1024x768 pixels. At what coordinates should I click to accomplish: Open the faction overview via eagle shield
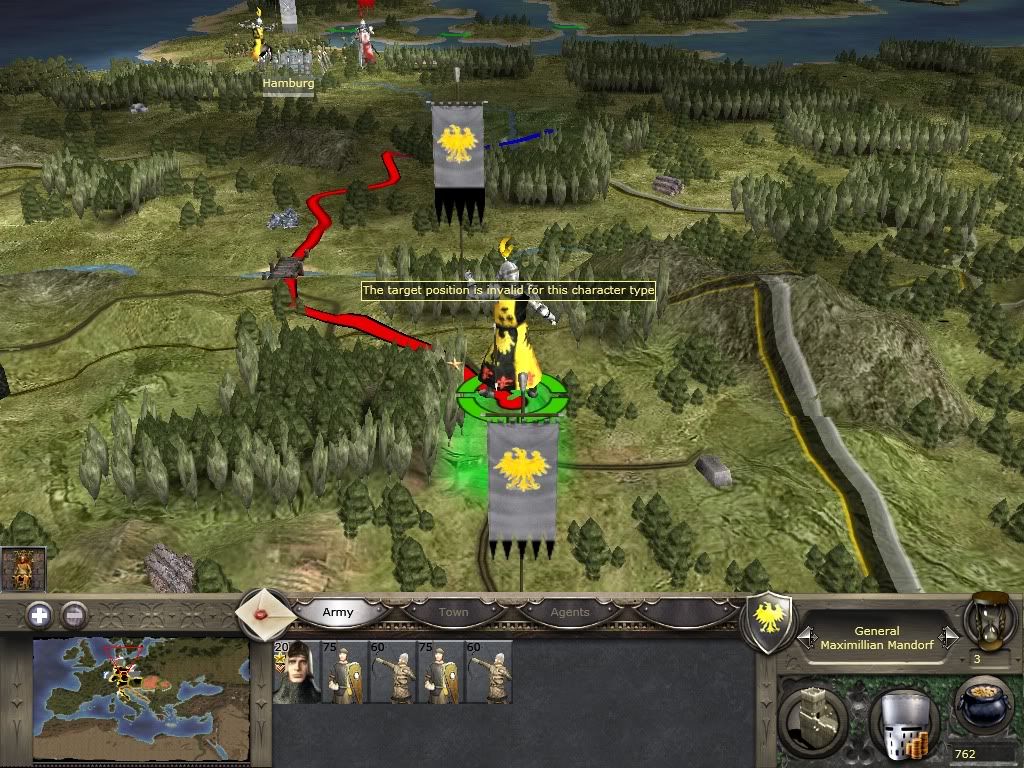[767, 622]
